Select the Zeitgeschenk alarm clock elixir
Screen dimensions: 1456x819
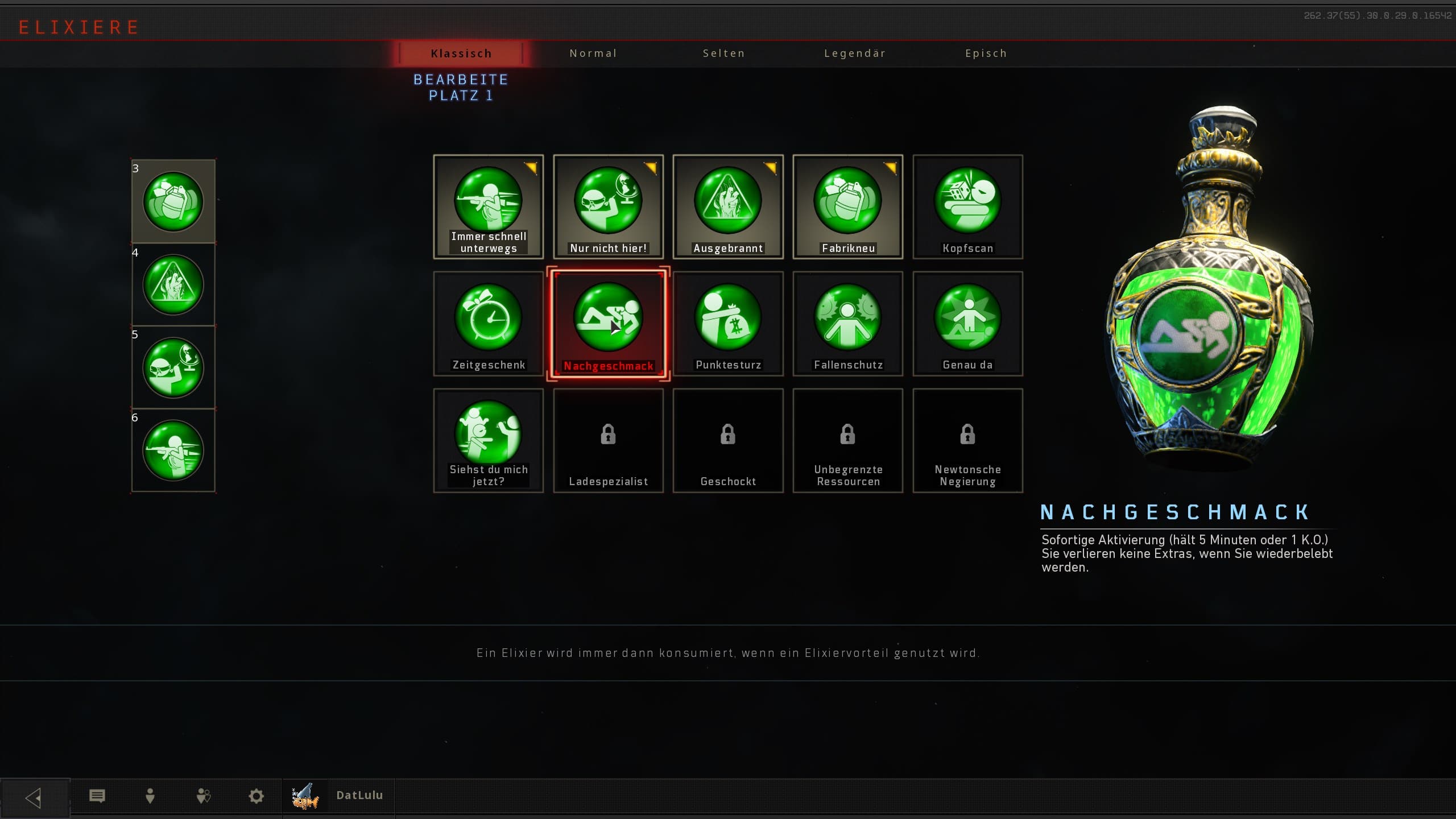coord(489,324)
